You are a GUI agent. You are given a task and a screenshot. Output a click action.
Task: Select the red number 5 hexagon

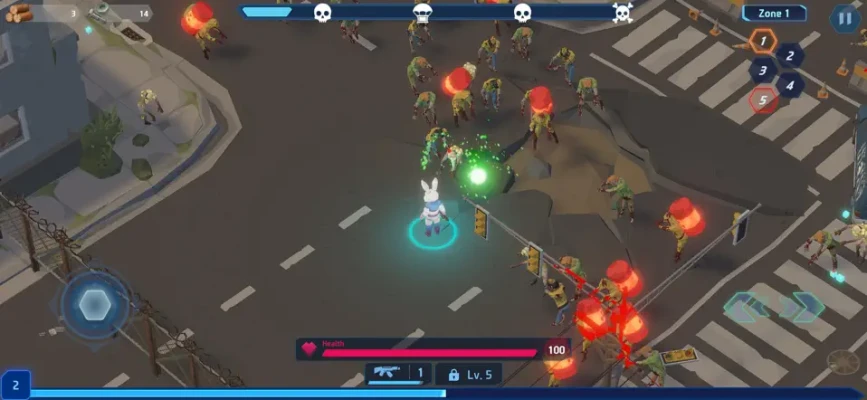(x=763, y=99)
